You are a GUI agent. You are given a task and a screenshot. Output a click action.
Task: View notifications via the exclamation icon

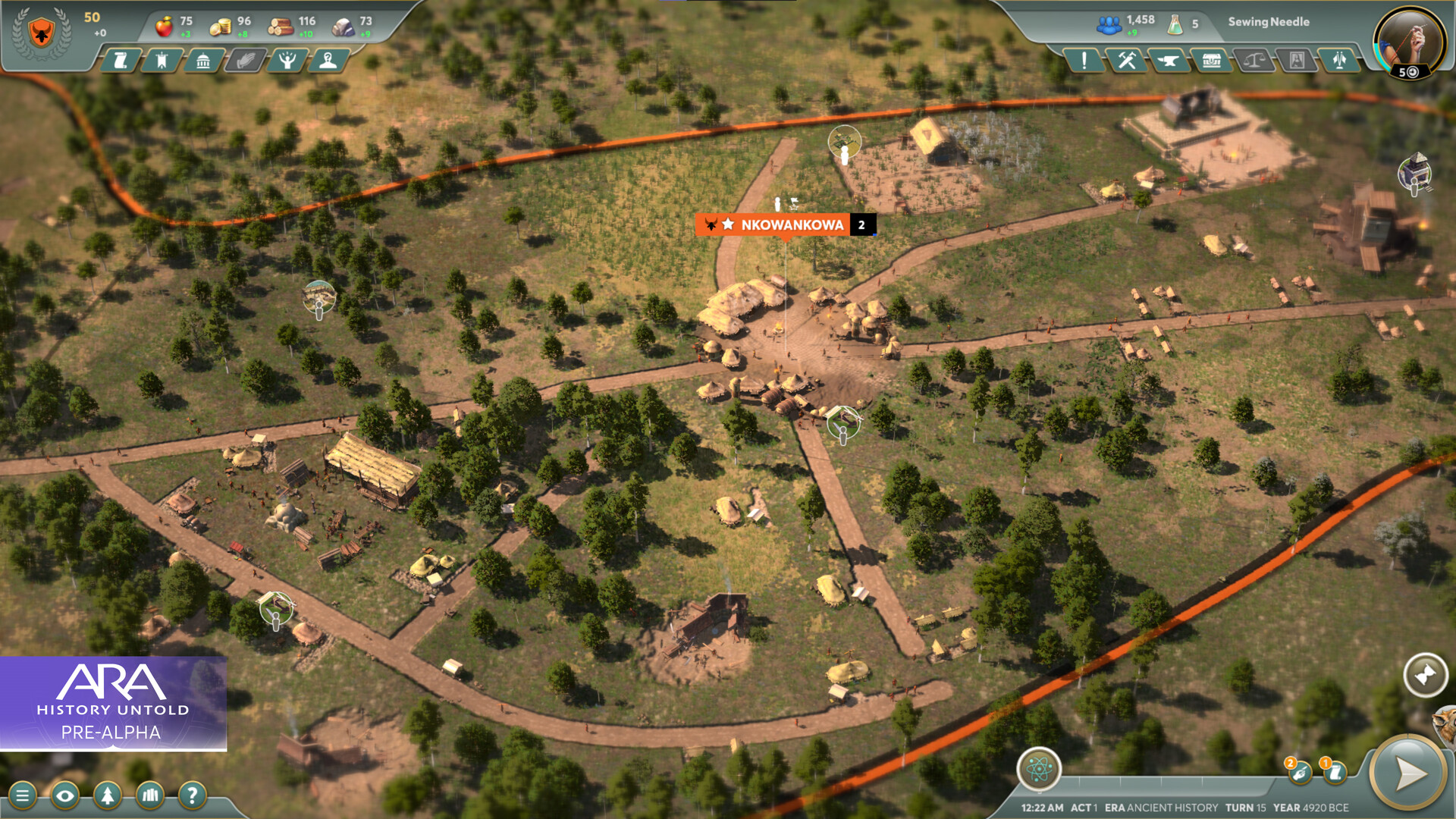(1084, 62)
